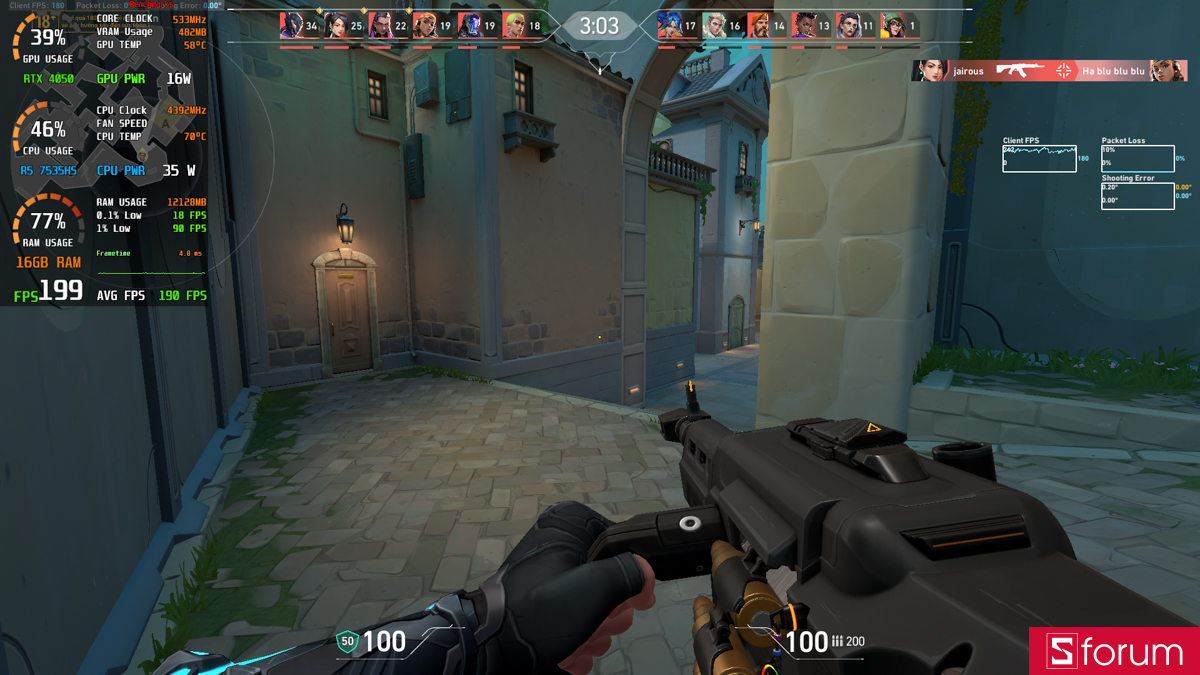Image resolution: width=1200 pixels, height=675 pixels.
Task: Click jairous's portrait in the kill feed
Action: [929, 71]
